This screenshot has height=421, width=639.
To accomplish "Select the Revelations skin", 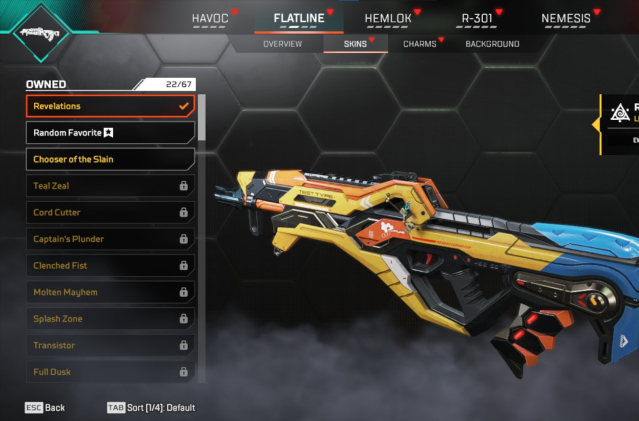I will point(110,106).
